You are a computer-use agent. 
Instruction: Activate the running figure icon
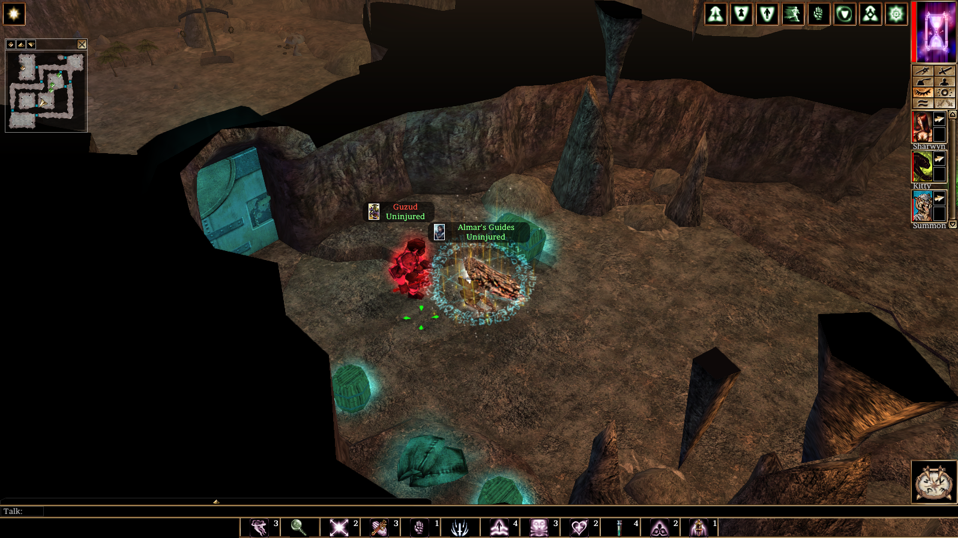(x=793, y=14)
